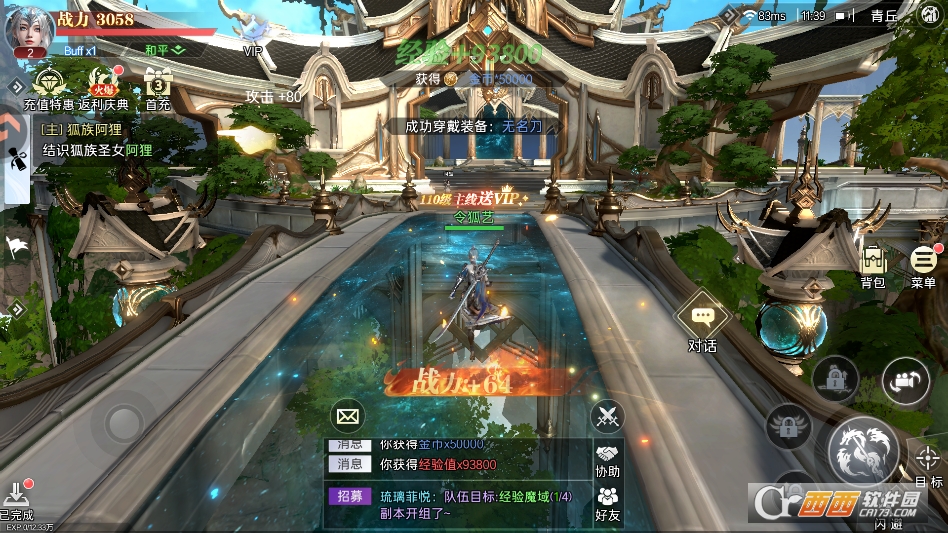
Task: Tap the 目标 target lock button
Action: [x=928, y=465]
